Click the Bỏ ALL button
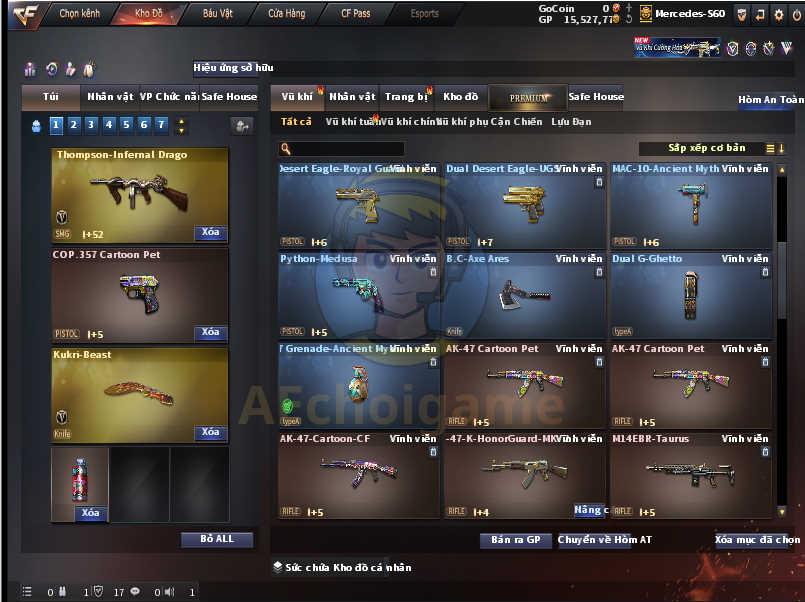 (x=217, y=539)
